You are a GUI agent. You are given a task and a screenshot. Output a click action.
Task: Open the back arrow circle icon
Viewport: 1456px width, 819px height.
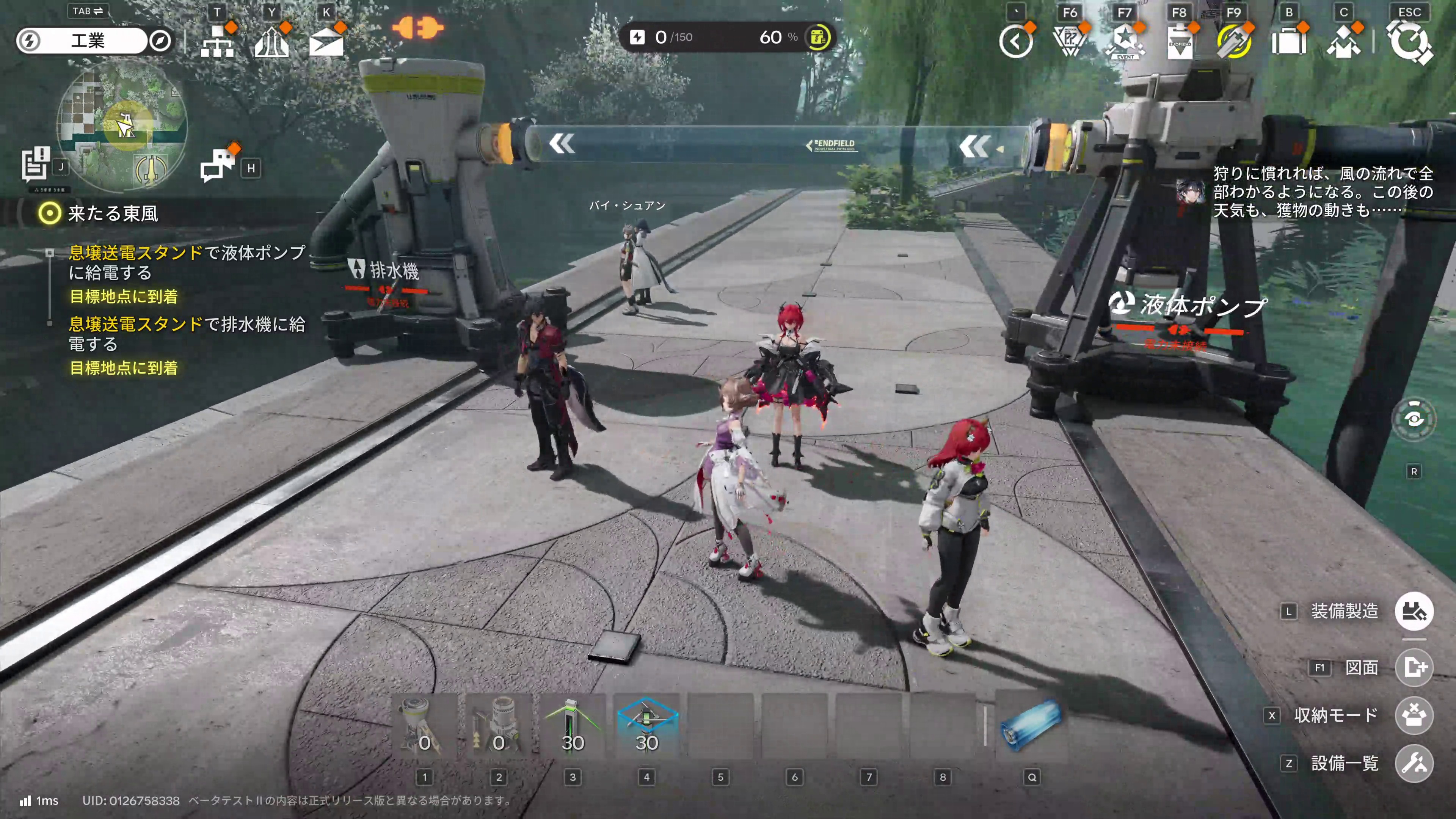1016,41
